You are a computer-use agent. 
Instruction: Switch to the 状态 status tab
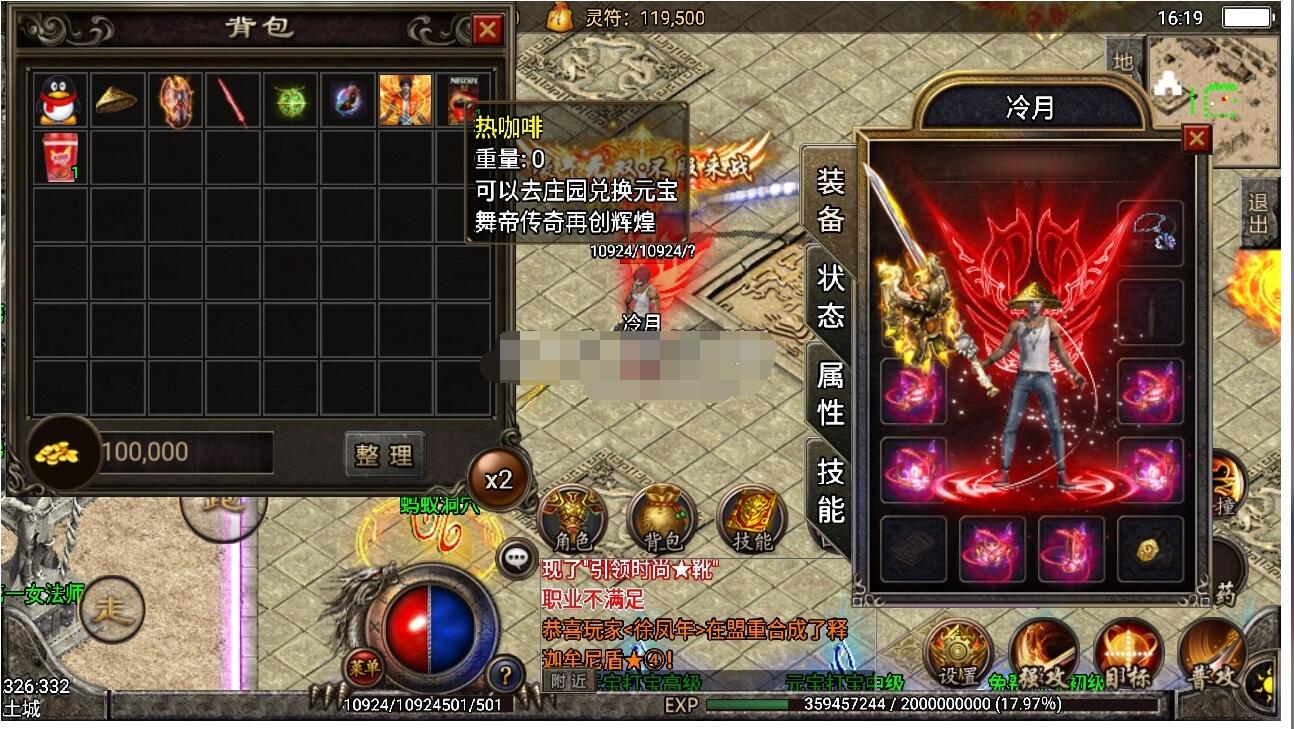click(x=831, y=296)
